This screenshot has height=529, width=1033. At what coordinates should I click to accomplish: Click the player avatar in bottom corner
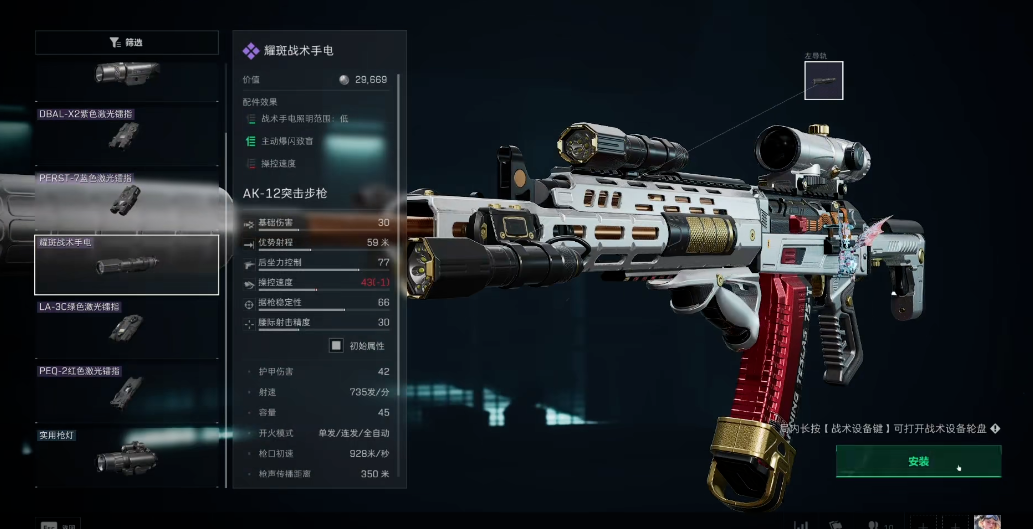click(986, 522)
